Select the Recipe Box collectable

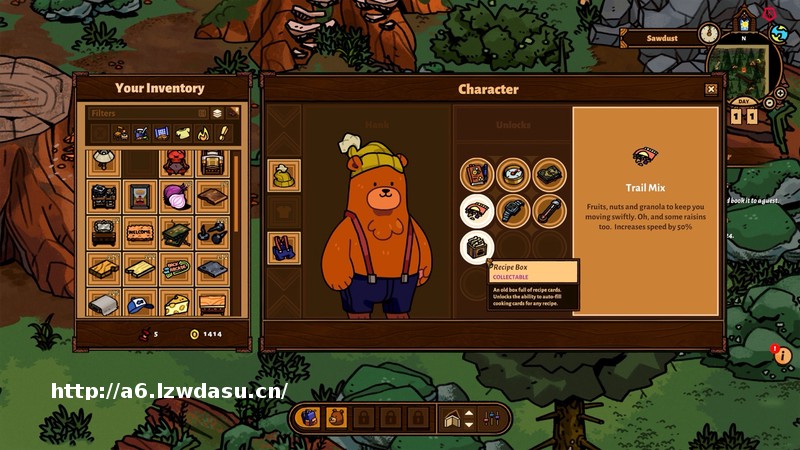click(x=477, y=246)
